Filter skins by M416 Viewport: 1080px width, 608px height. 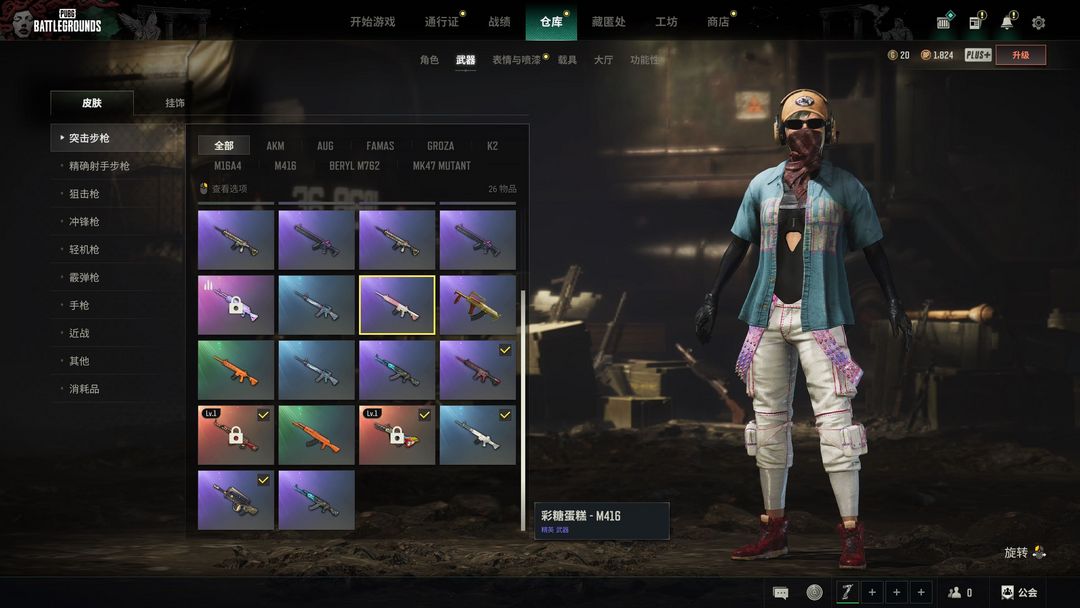point(285,166)
